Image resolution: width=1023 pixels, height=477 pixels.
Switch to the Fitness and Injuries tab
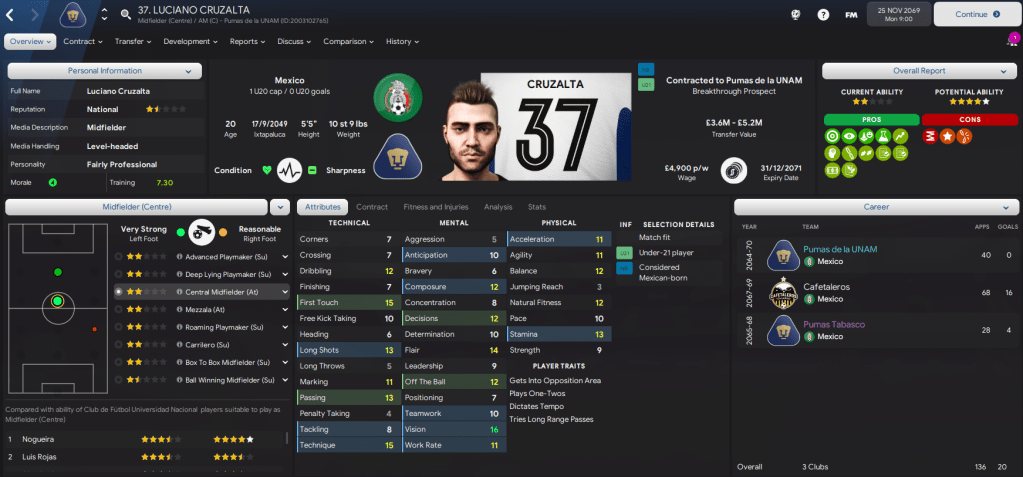click(x=435, y=207)
